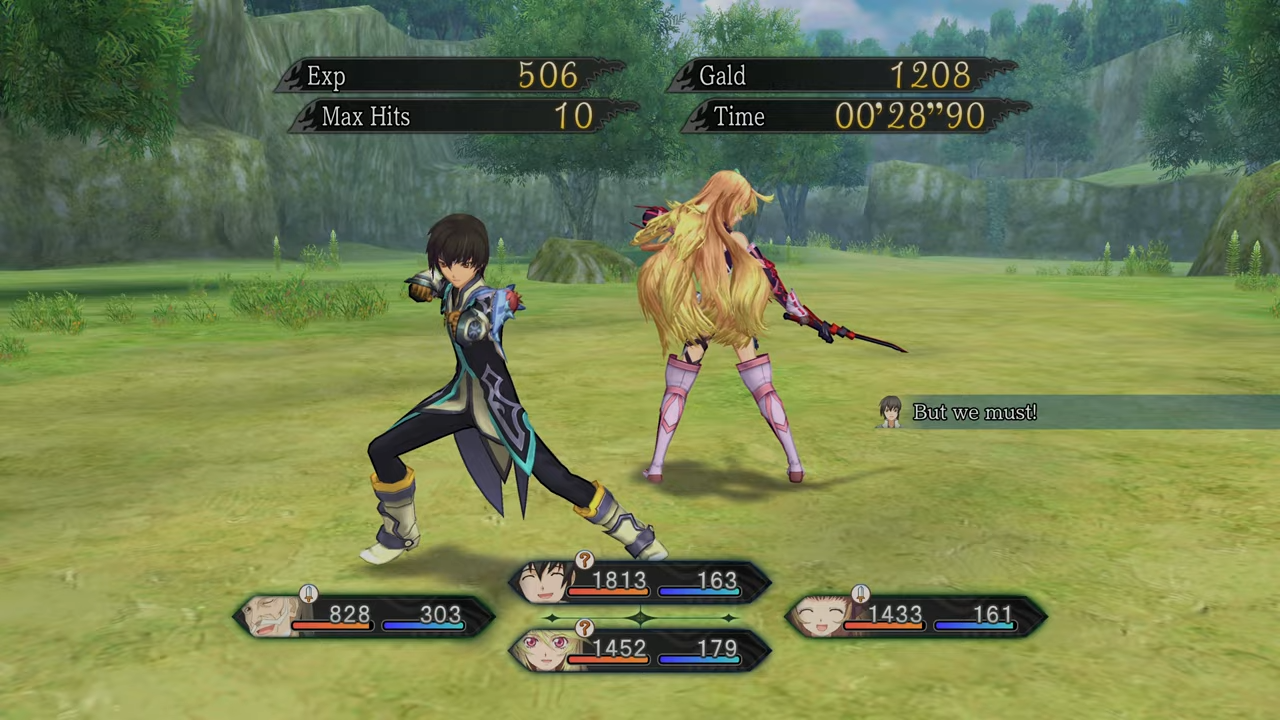Screen dimensions: 1280x720
Task: Select the white-haired old man's party portrait
Action: tap(270, 616)
